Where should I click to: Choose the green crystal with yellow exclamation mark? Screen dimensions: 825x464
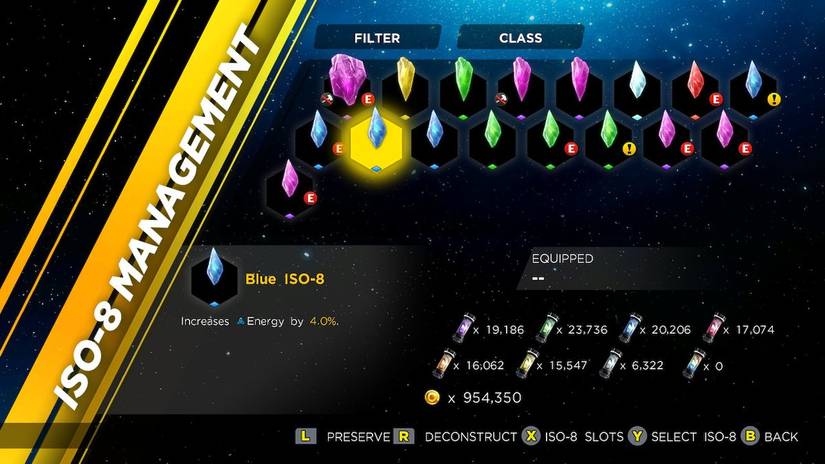pyautogui.click(x=608, y=134)
